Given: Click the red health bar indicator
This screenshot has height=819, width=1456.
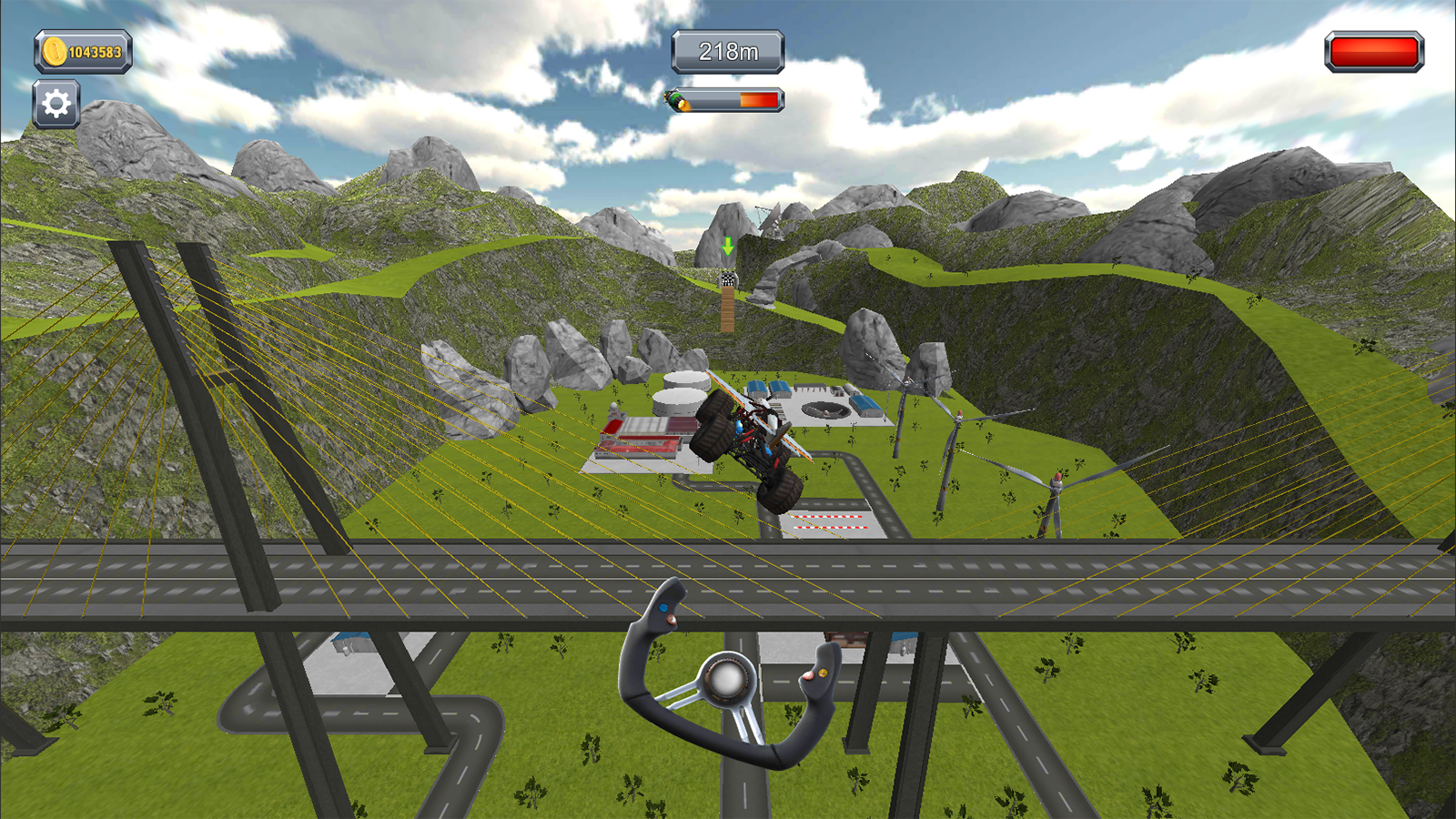Looking at the screenshot, I should 1372,52.
